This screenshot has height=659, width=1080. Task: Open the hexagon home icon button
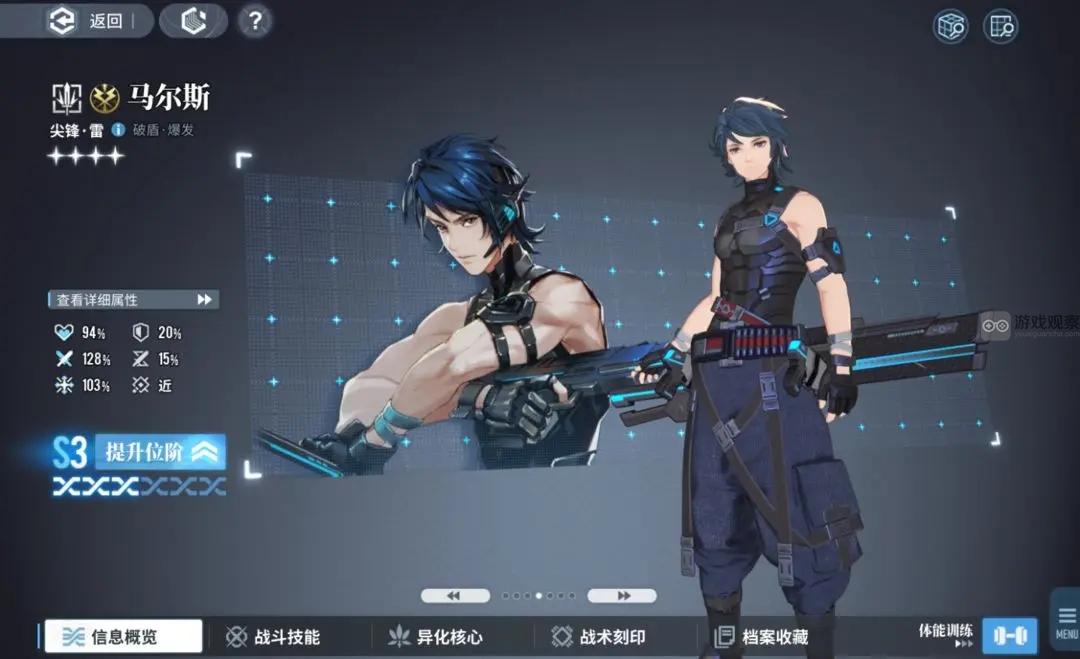193,21
